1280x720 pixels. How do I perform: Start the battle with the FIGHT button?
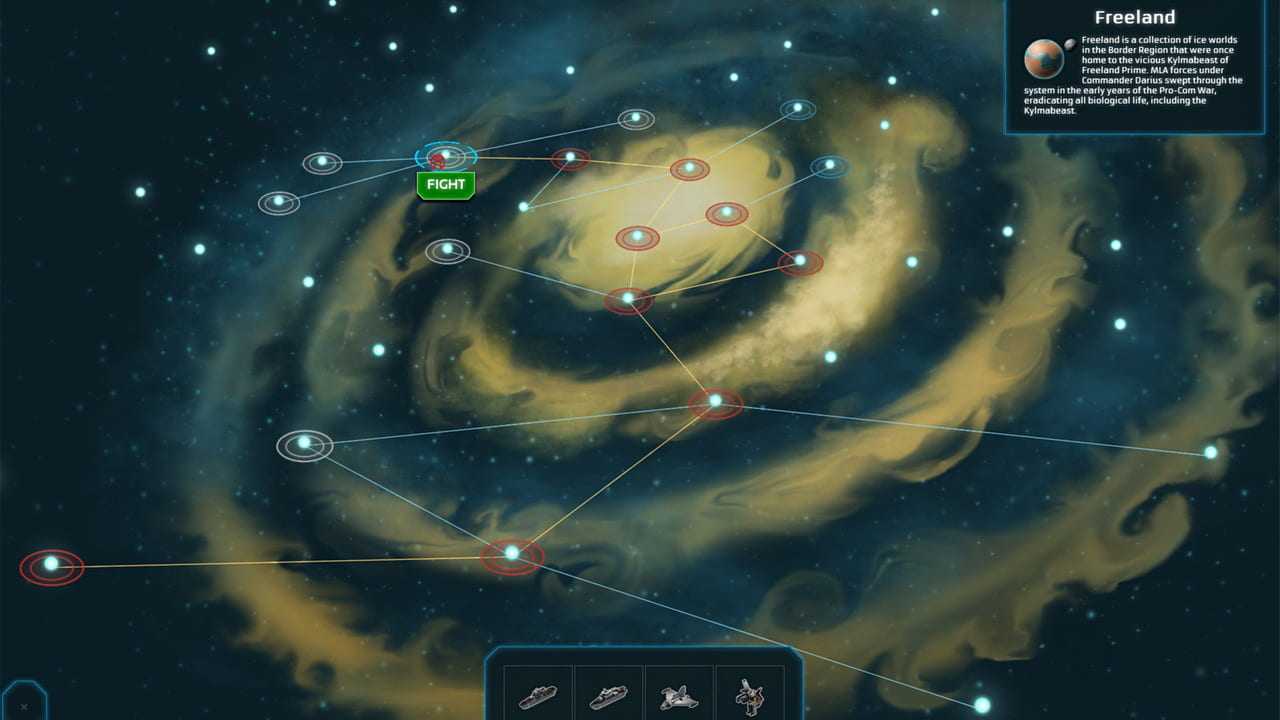[445, 185]
